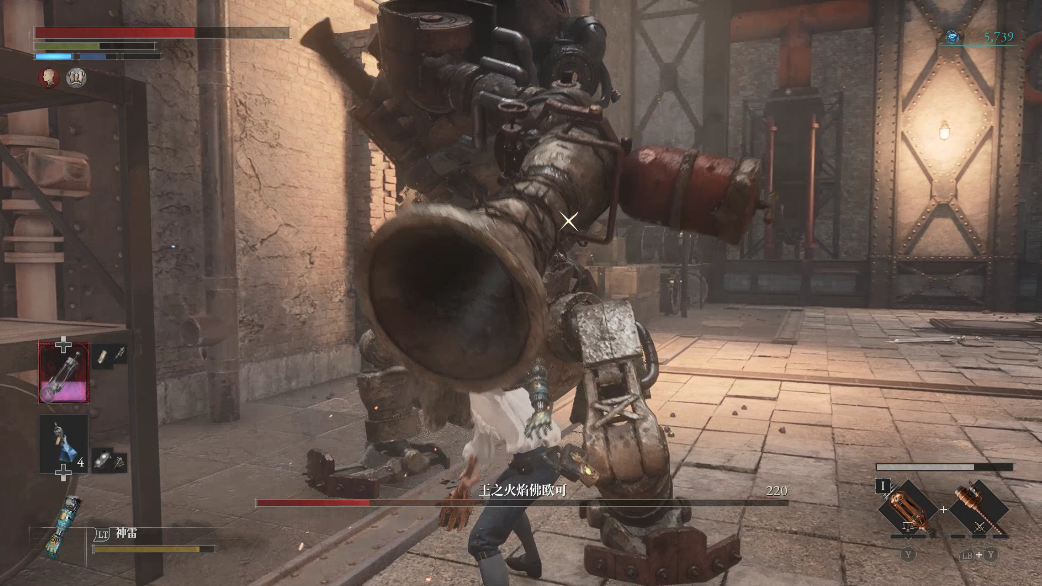Select the equipped copper mace weapon icon
Viewport: 1042px width, 586px height.
(906, 508)
